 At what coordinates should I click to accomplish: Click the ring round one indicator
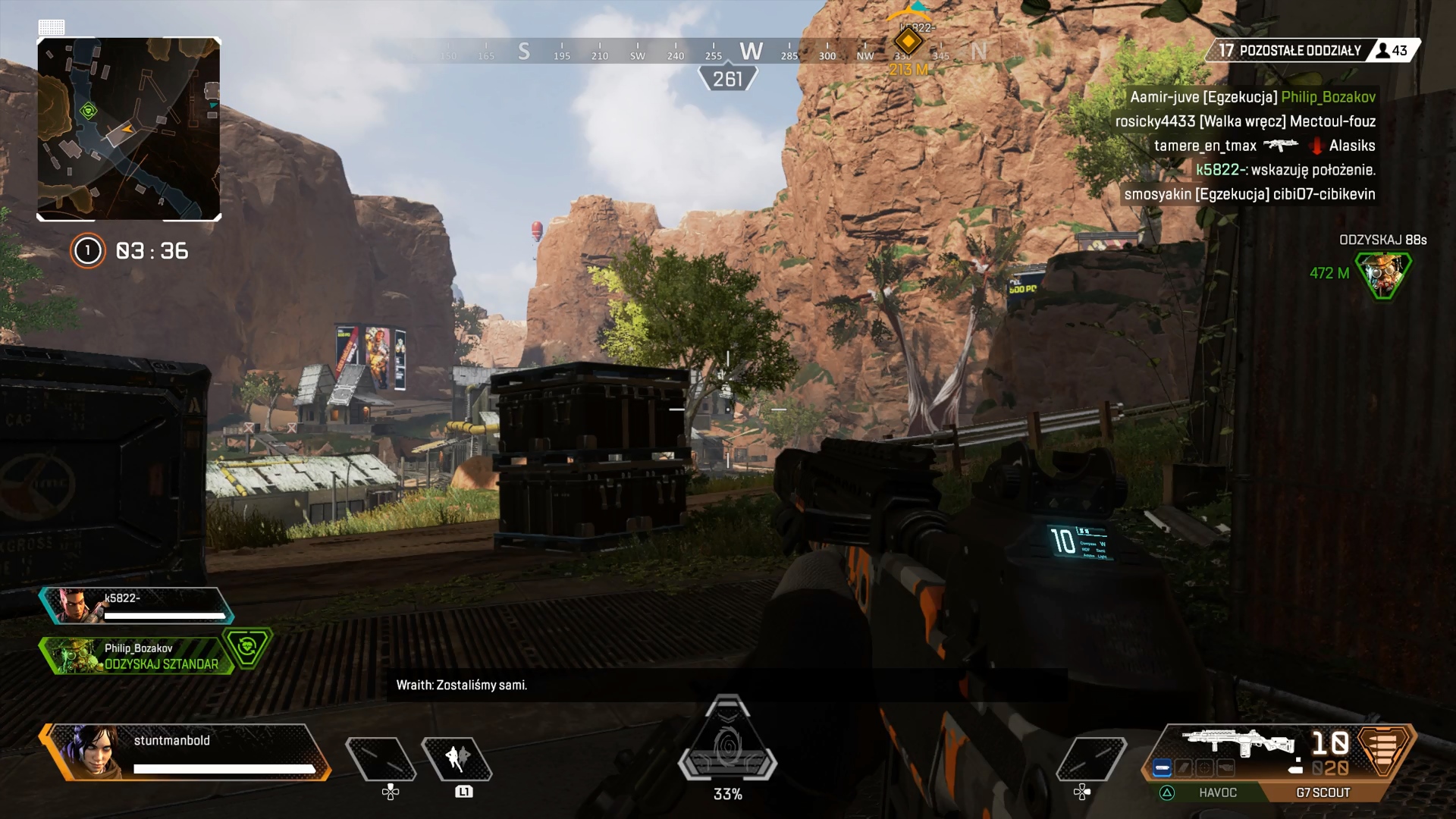pyautogui.click(x=87, y=251)
